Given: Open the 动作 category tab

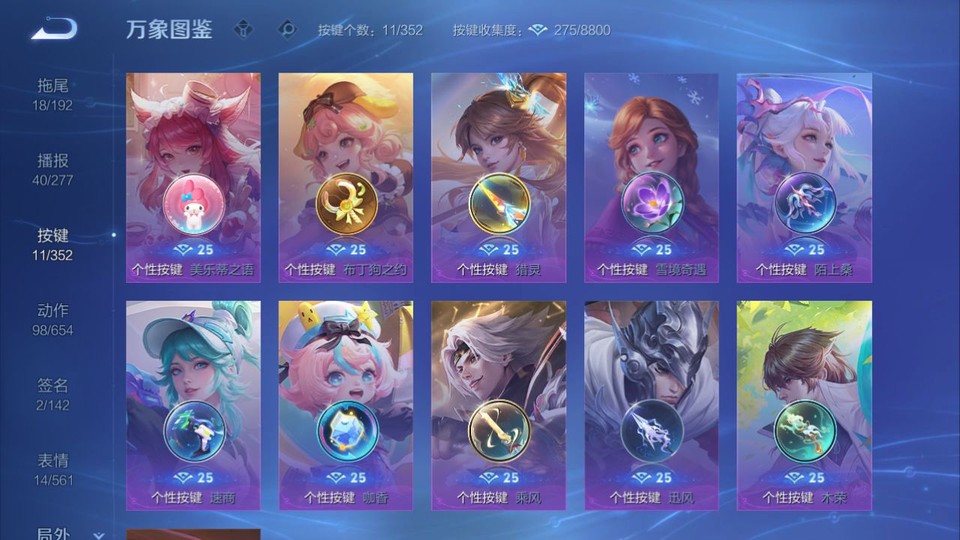Looking at the screenshot, I should [53, 319].
